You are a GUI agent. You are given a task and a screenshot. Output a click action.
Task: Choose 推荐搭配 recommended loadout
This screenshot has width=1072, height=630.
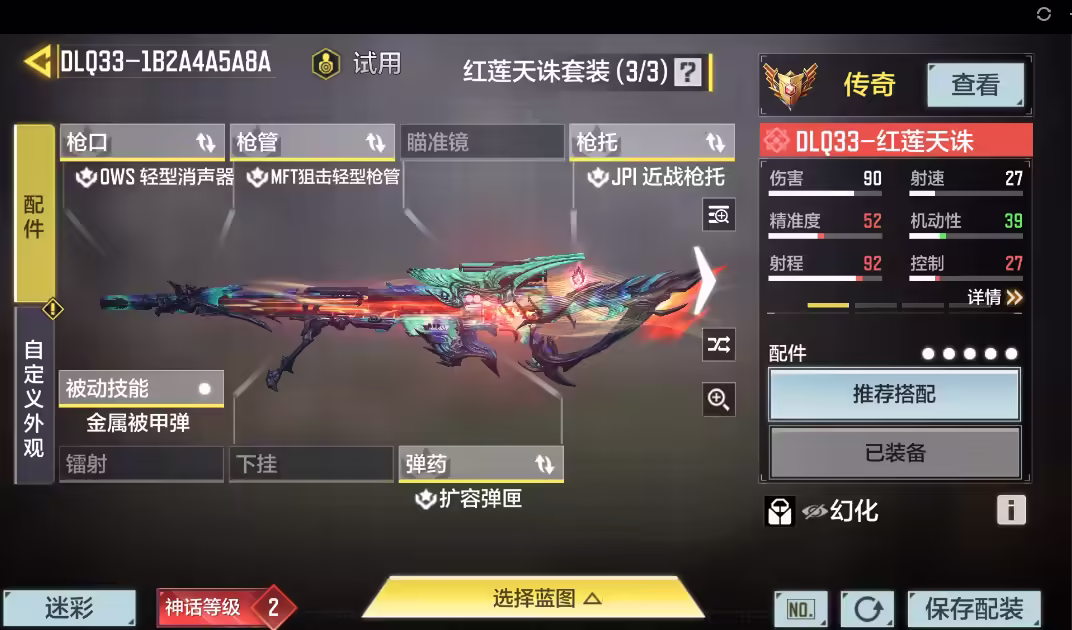pos(894,394)
